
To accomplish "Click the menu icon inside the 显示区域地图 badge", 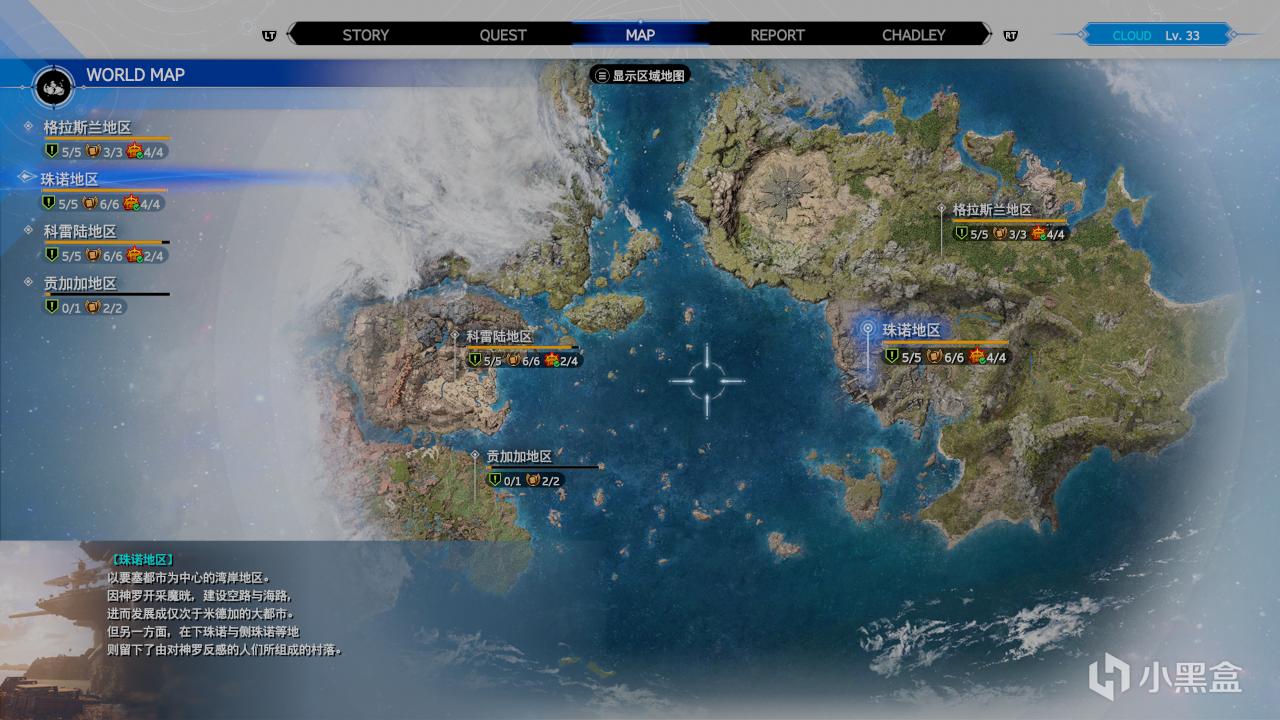I will pyautogui.click(x=601, y=74).
